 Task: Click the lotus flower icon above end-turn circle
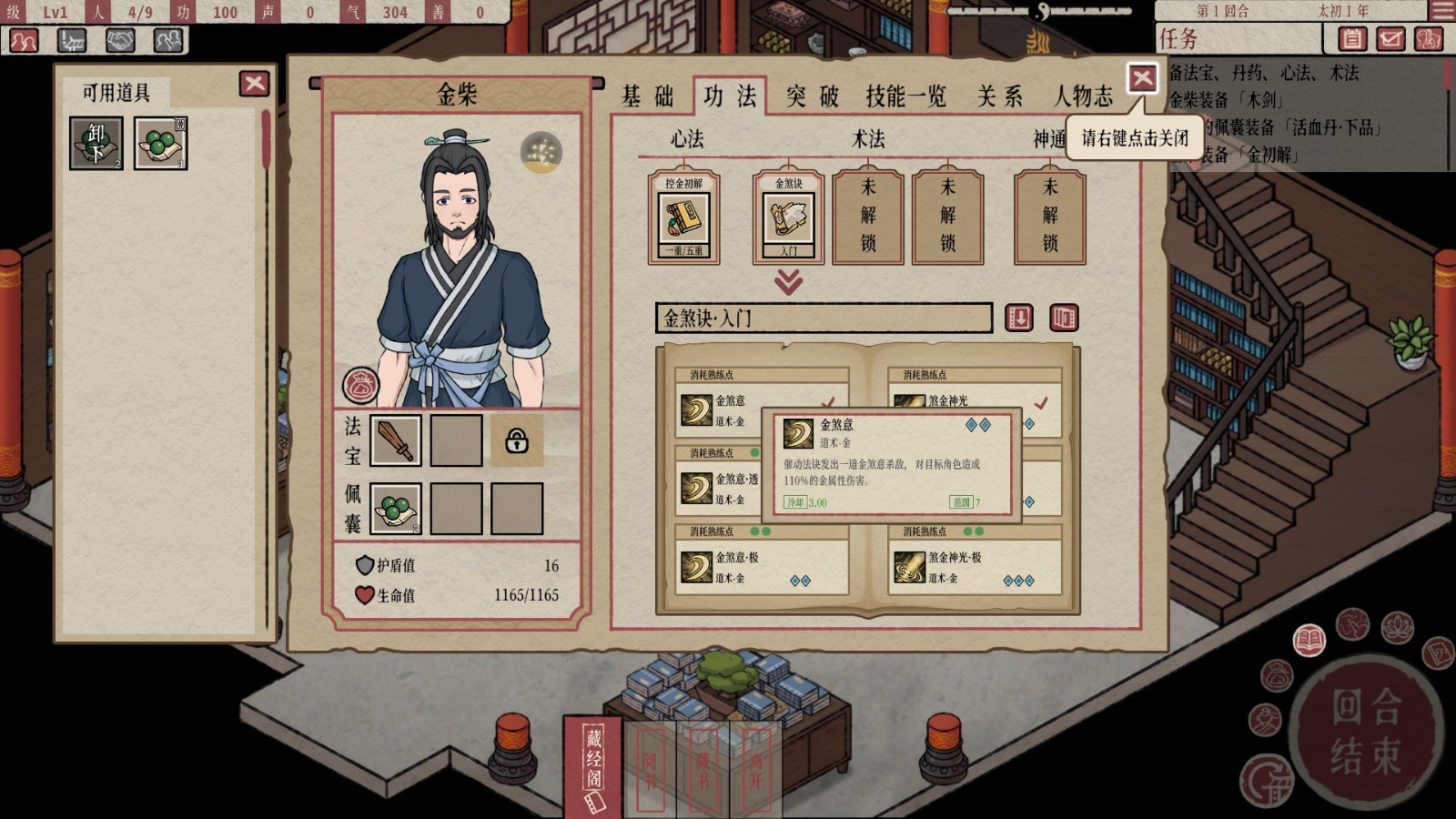point(1396,629)
